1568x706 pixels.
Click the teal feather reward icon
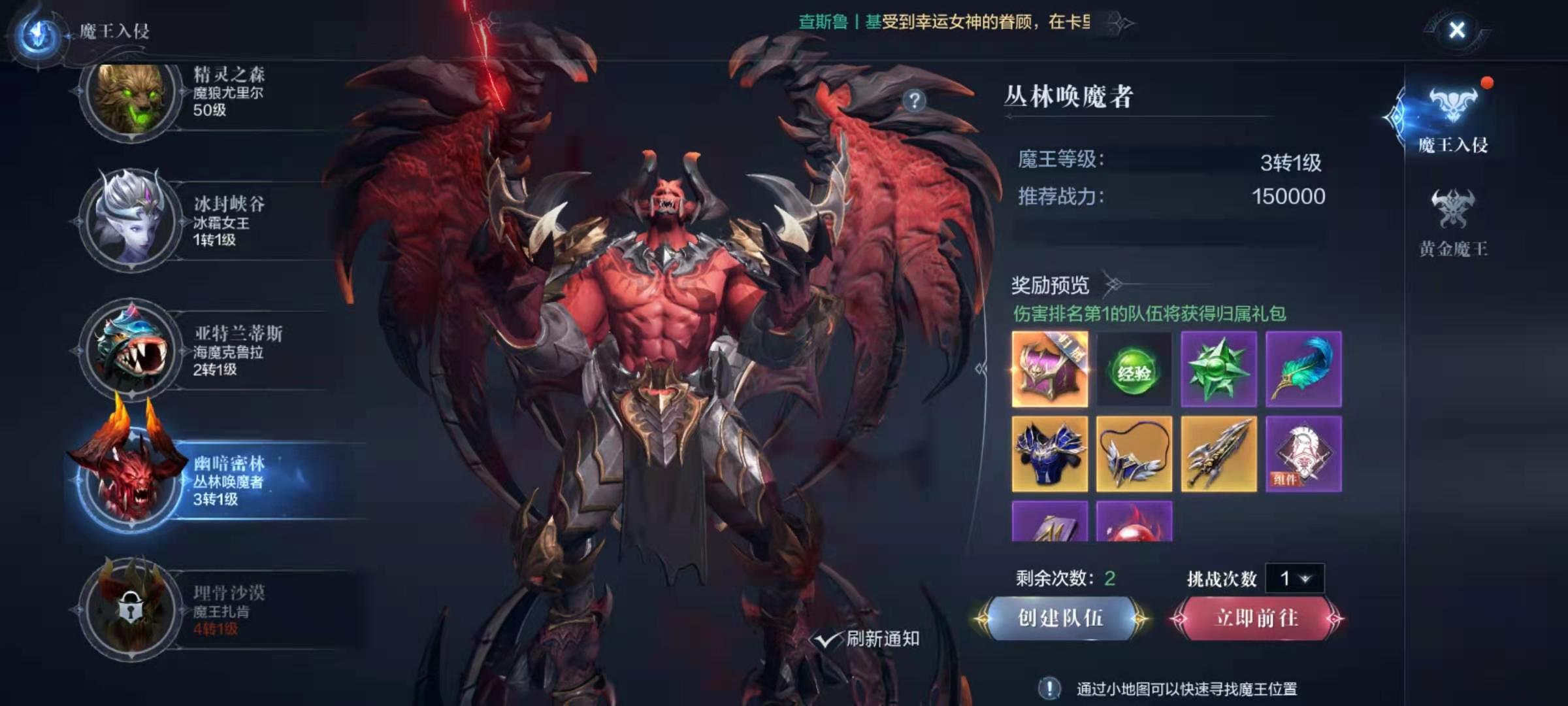pos(1303,368)
